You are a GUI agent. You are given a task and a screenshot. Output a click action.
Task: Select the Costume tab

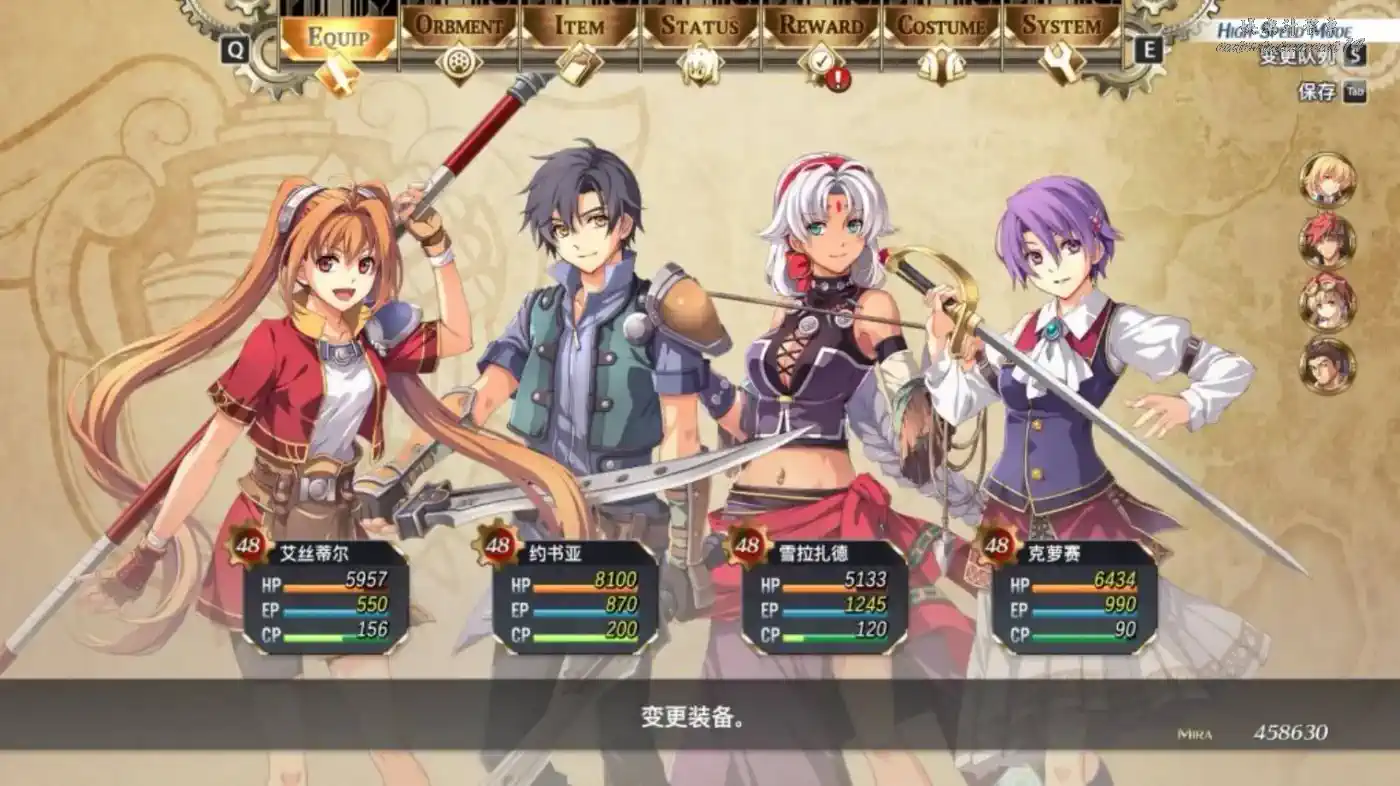click(x=942, y=27)
